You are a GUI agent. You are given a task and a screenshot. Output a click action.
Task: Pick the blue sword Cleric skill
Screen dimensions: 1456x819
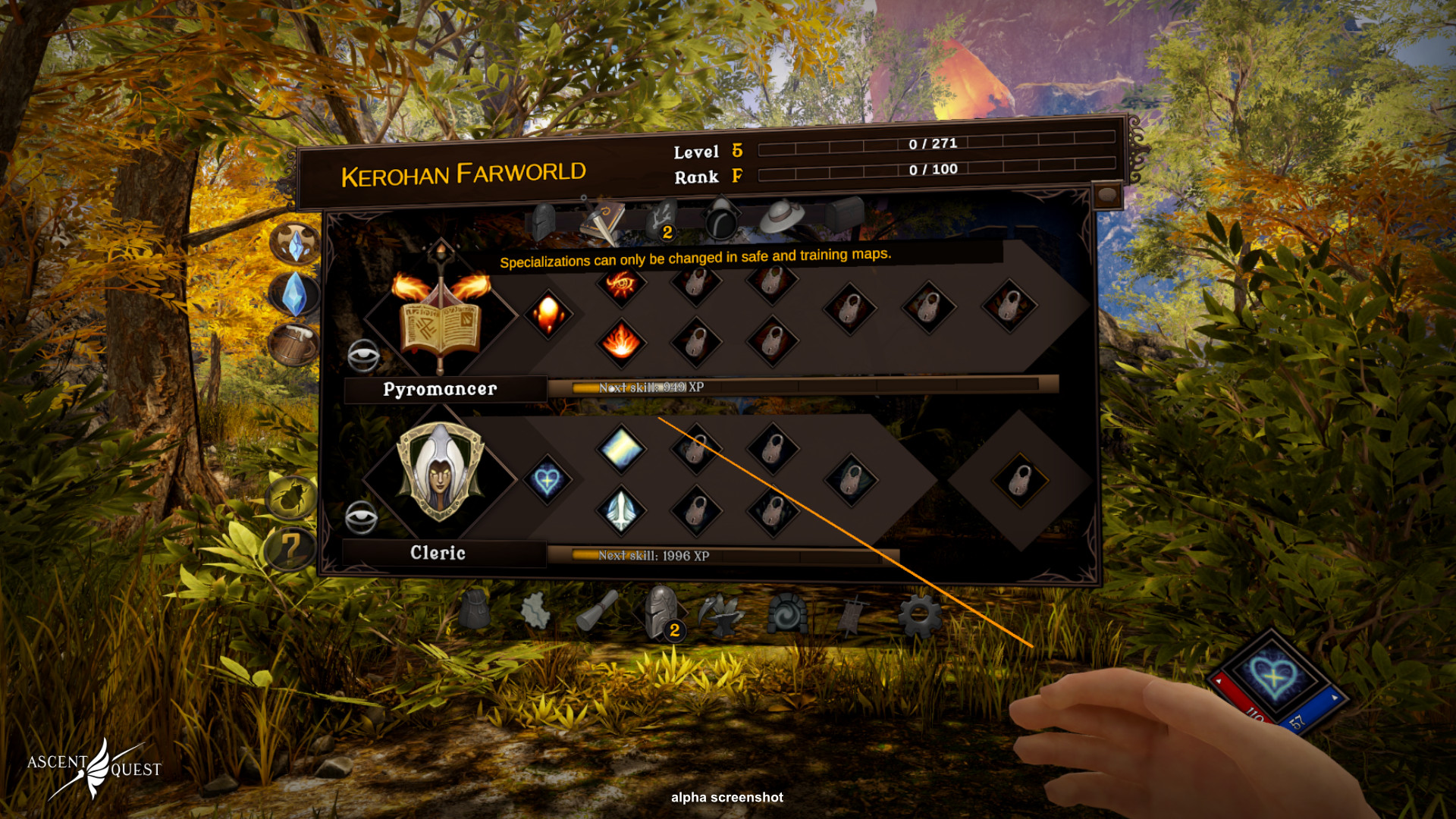click(x=621, y=509)
